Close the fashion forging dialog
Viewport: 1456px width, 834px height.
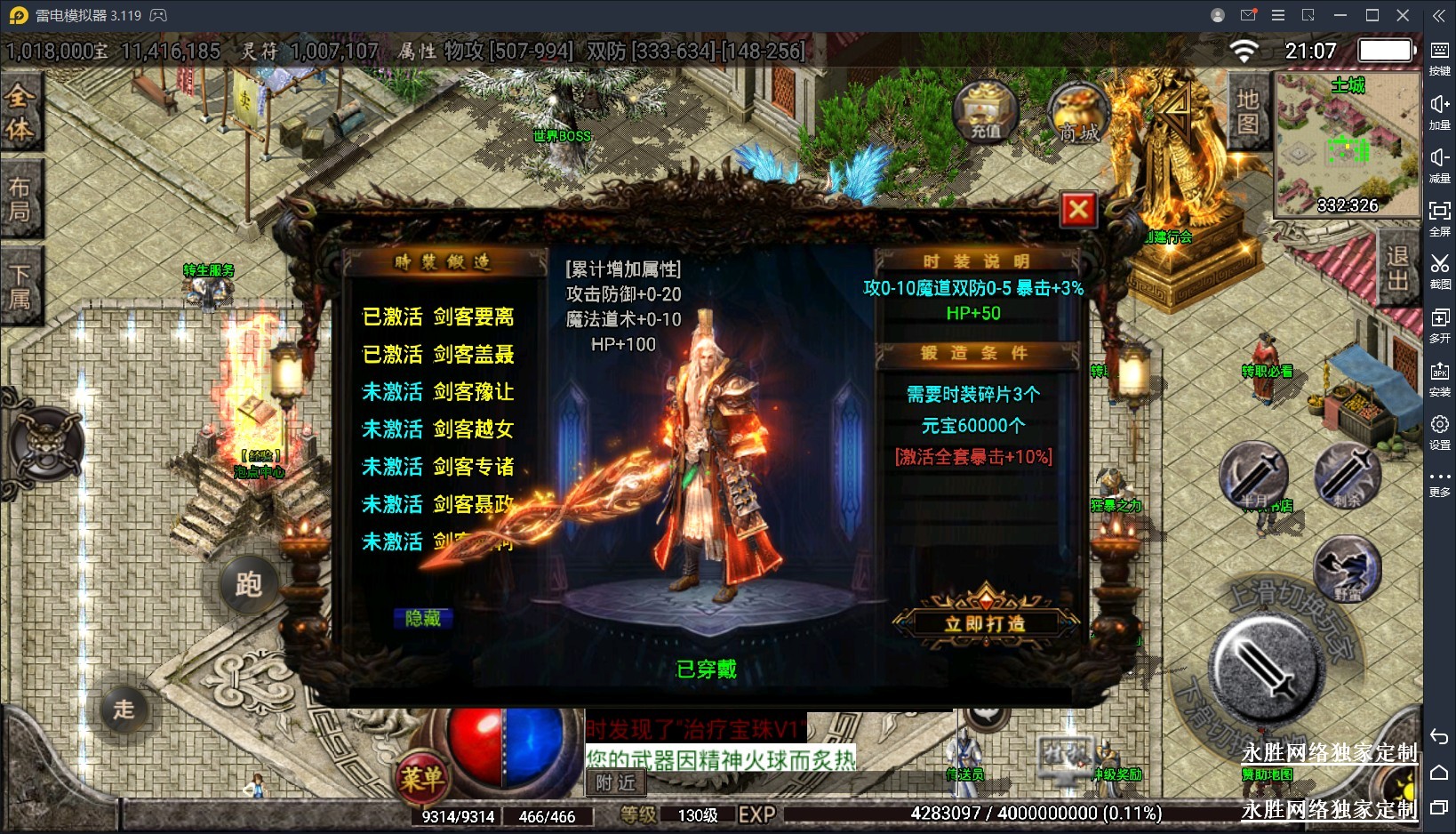1078,210
